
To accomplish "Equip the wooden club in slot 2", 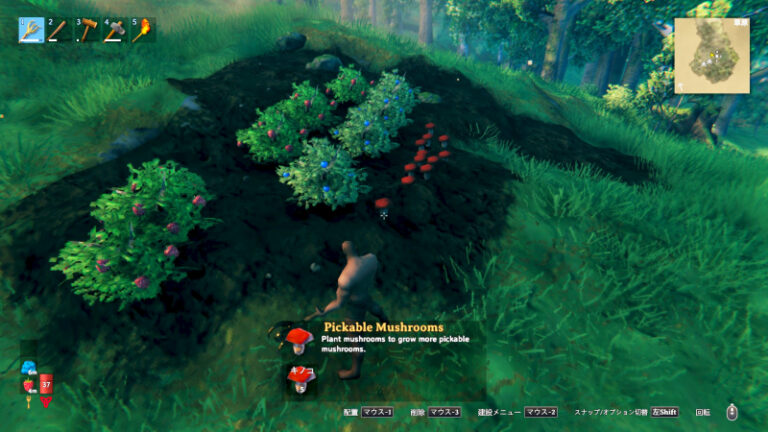I will click(59, 30).
